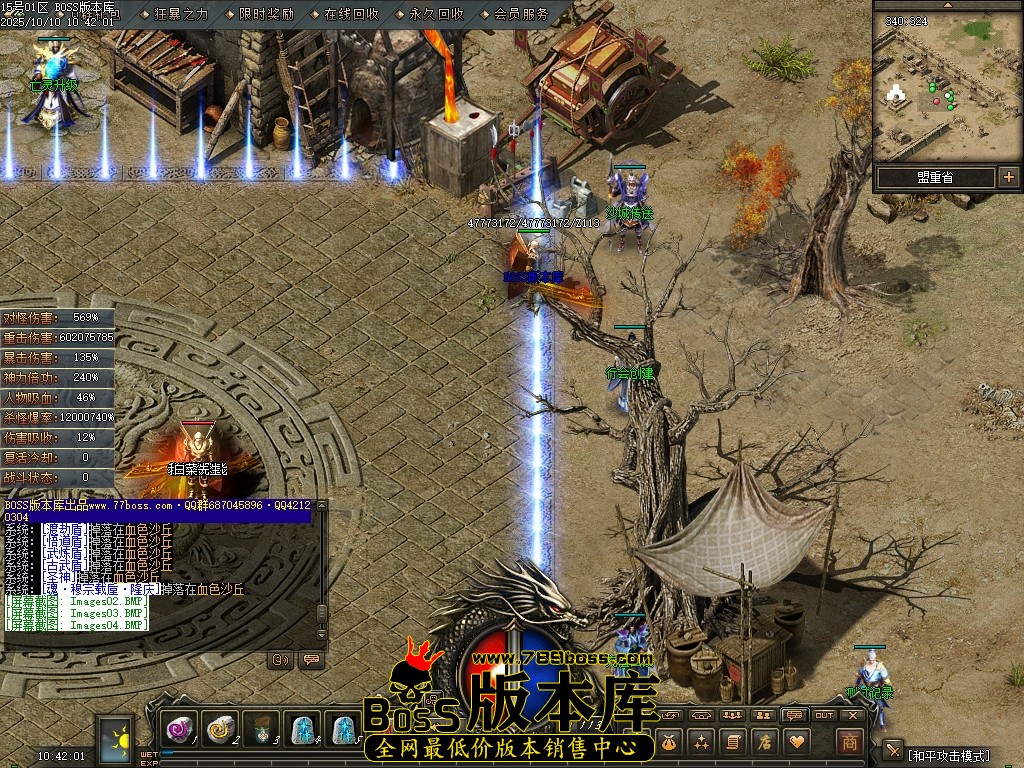The height and width of the screenshot is (768, 1024).
Task: Use the golden spiral scroll in hotbar slot 2
Action: point(221,731)
